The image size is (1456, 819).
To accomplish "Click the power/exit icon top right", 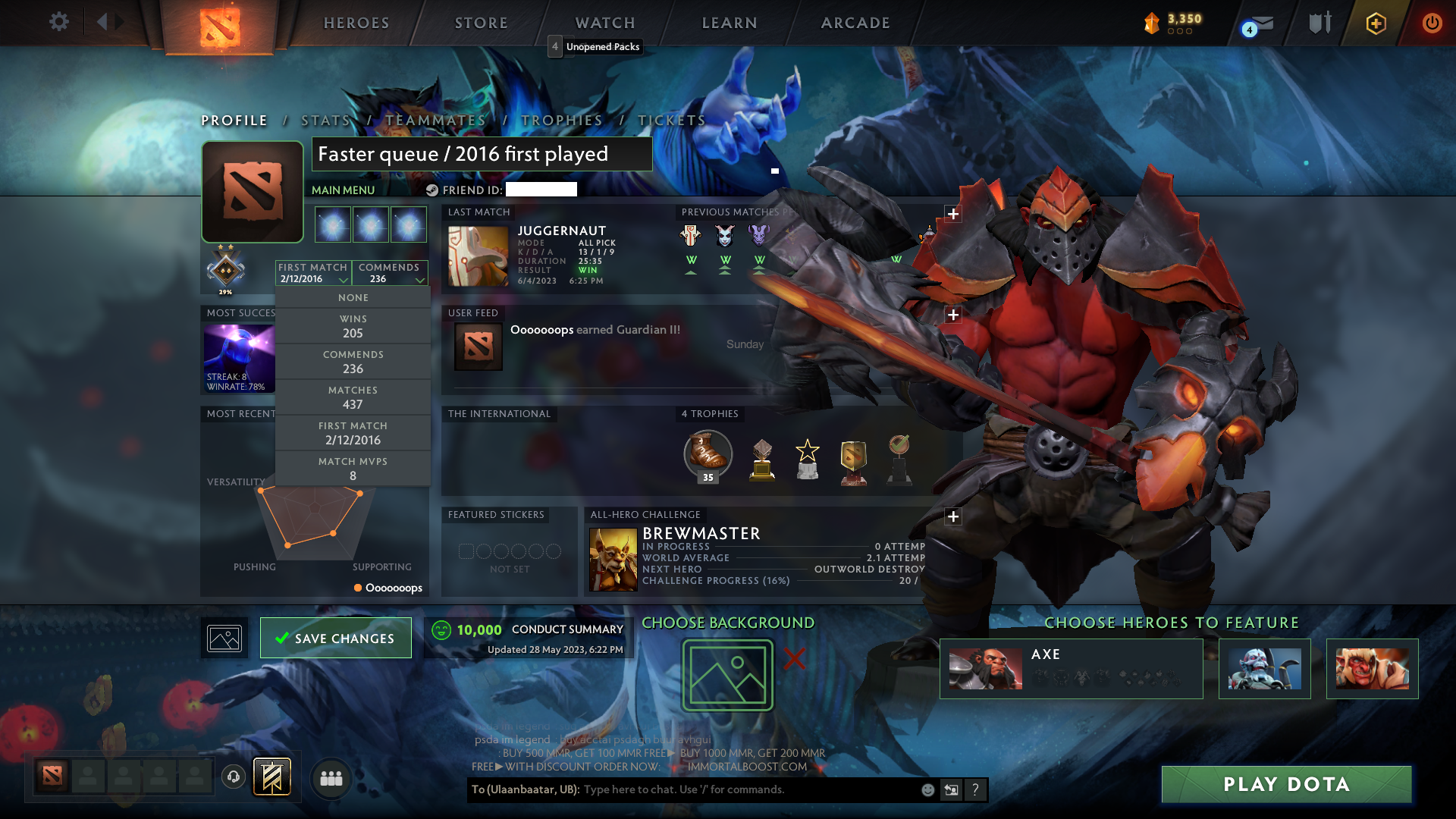I will [1432, 23].
